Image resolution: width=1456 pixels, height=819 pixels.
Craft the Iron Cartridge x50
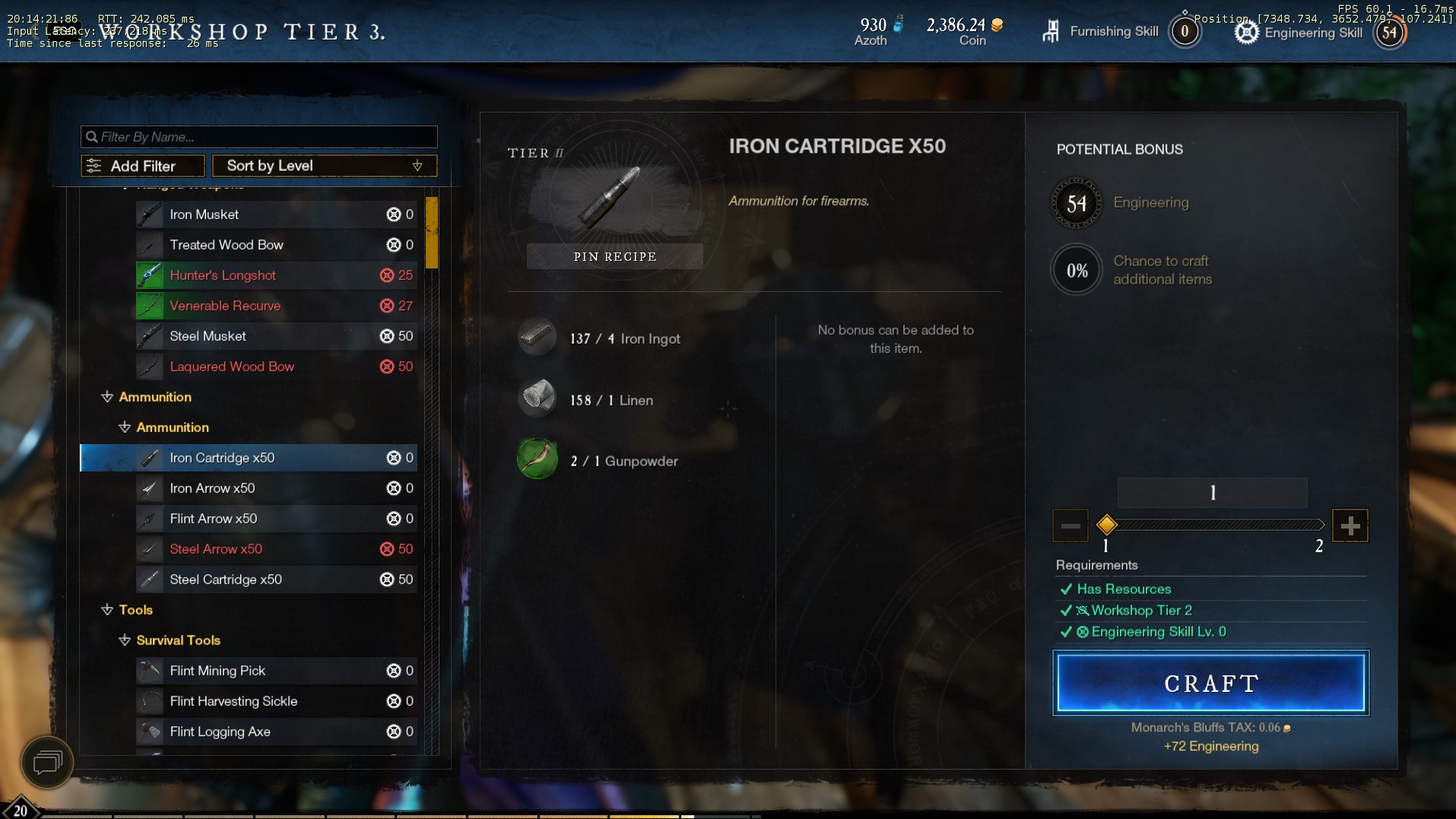tap(1210, 683)
